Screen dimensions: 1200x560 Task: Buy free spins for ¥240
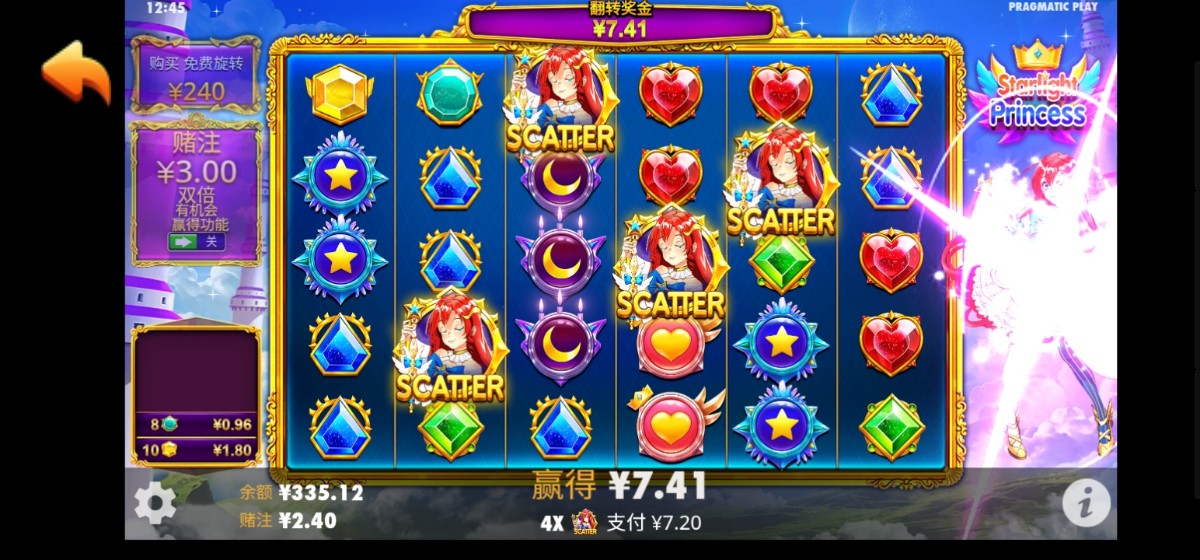[x=196, y=77]
